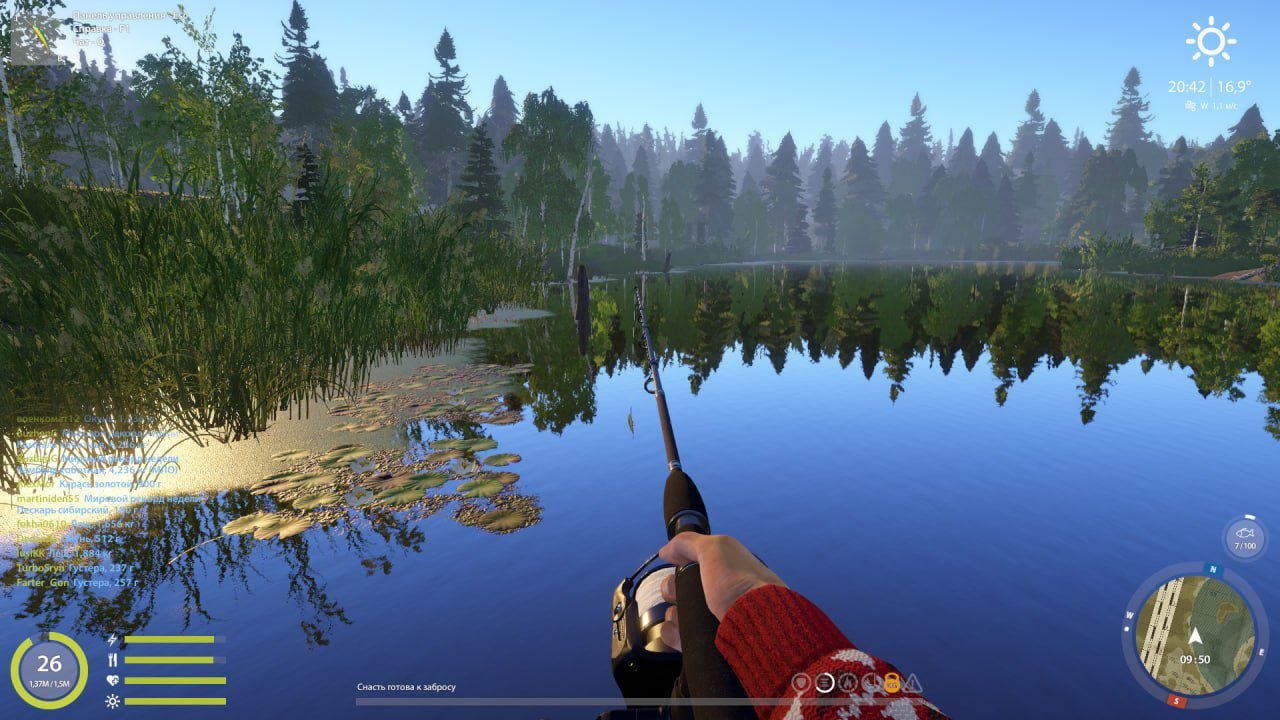1280x720 pixels.
Task: Click the comfort sun icon near status bars
Action: 112,700
